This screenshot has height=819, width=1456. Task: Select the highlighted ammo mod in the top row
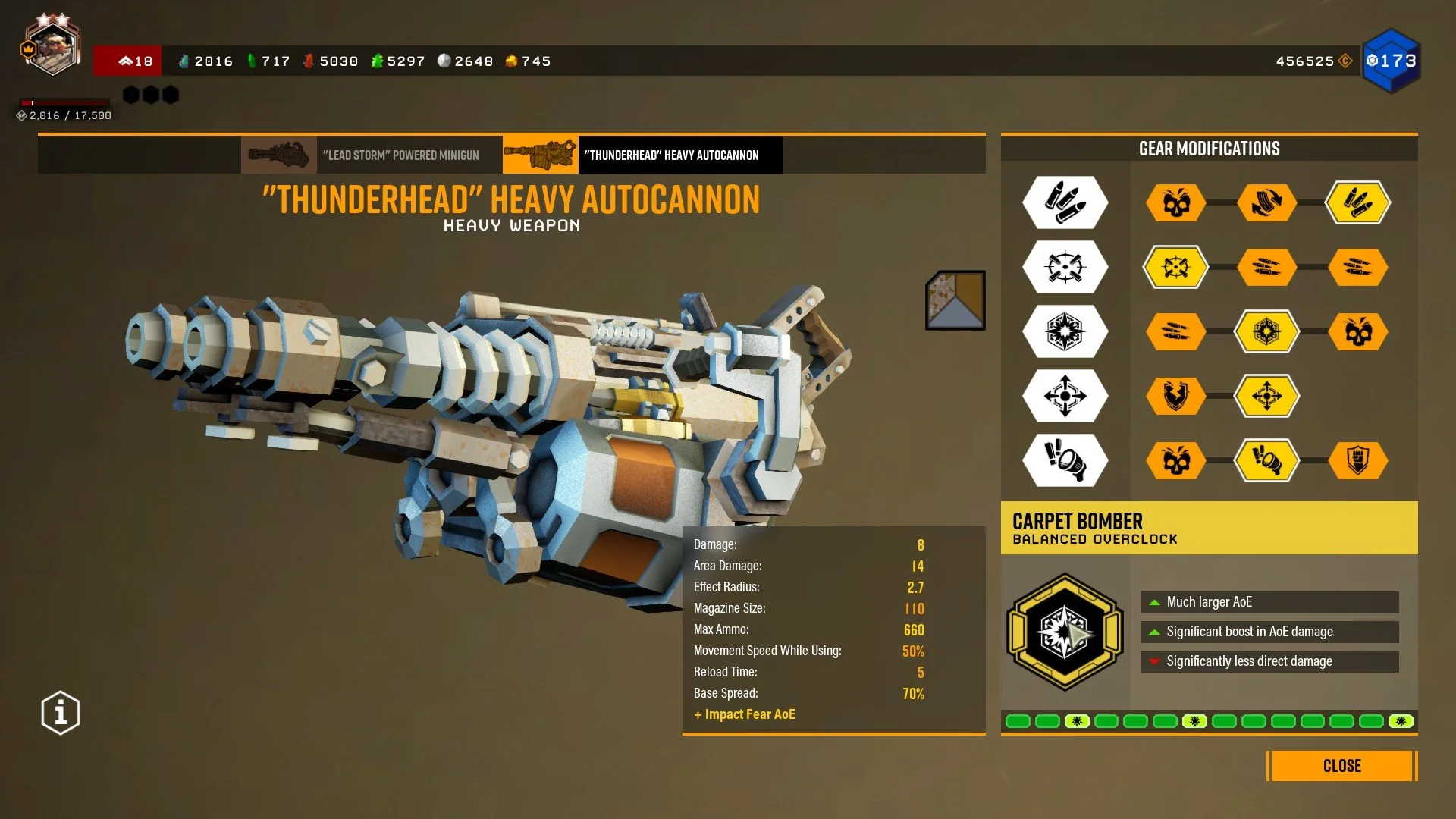coord(1357,202)
